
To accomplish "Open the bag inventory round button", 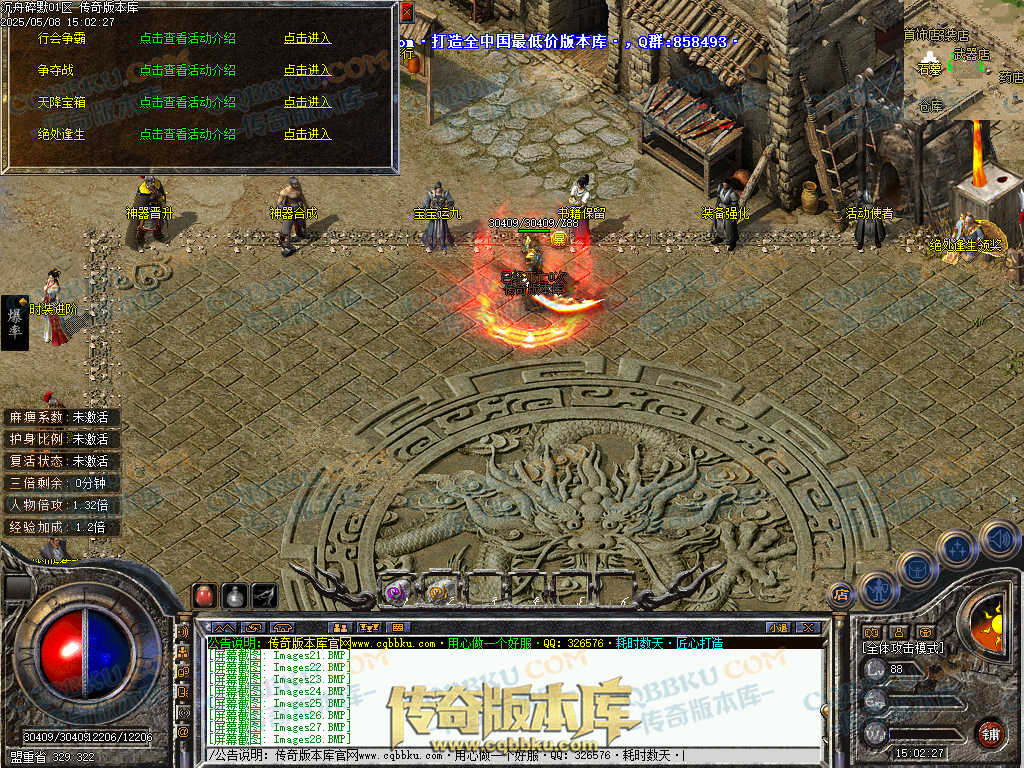I will click(917, 569).
